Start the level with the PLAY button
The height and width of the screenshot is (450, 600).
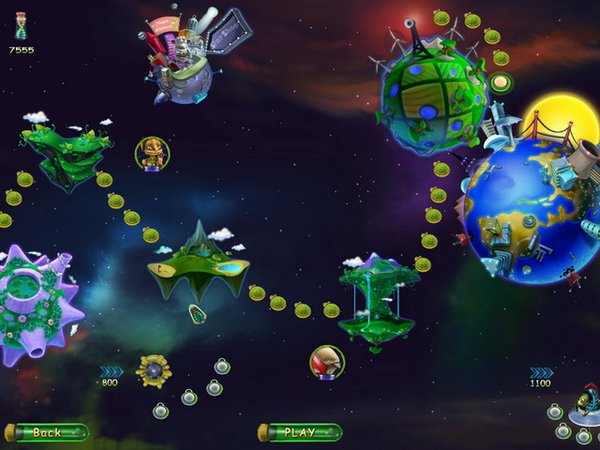point(300,432)
